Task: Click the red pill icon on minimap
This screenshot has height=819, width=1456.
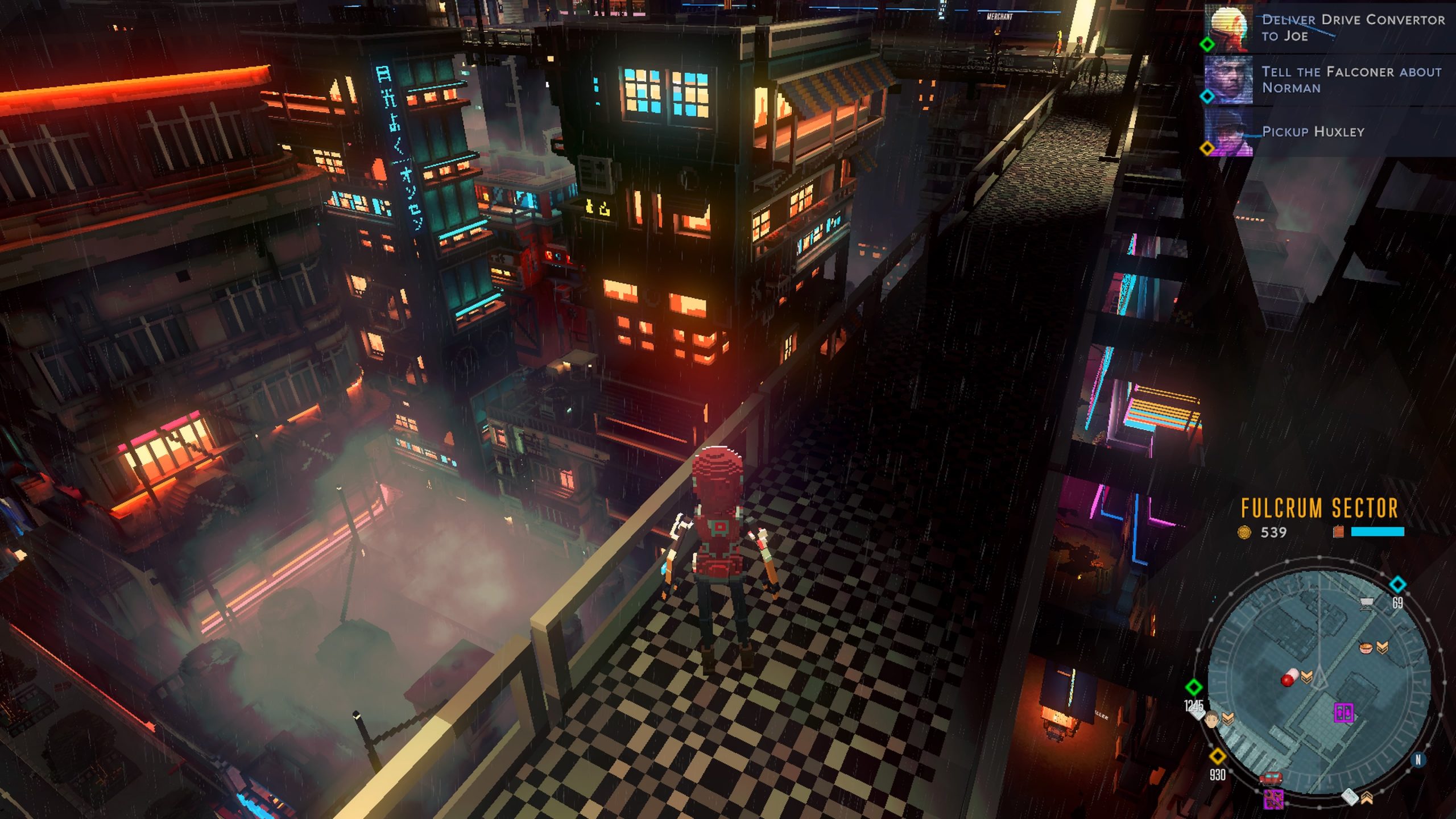Action: click(x=1290, y=678)
